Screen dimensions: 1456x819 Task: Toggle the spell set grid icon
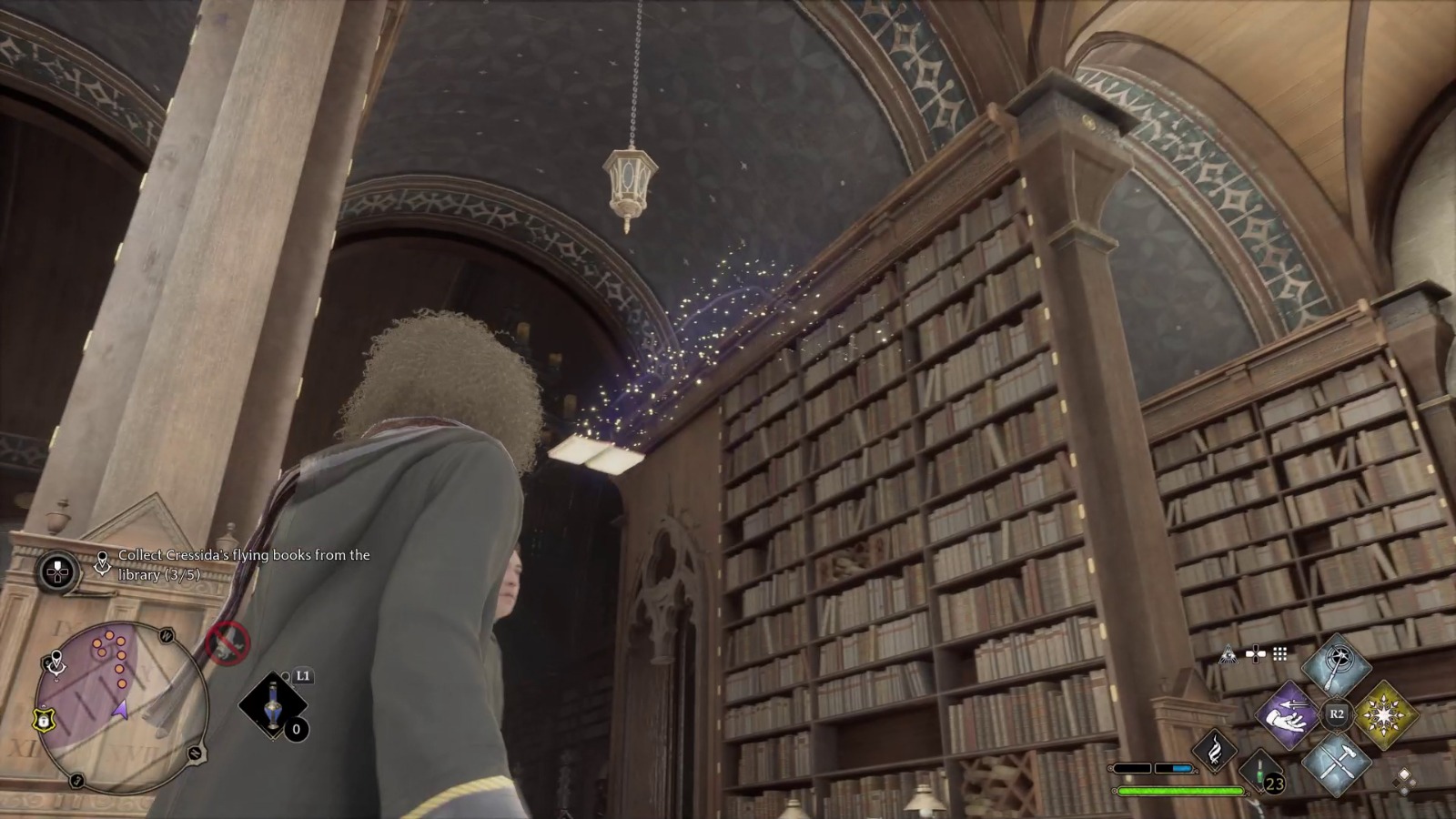pyautogui.click(x=1279, y=652)
